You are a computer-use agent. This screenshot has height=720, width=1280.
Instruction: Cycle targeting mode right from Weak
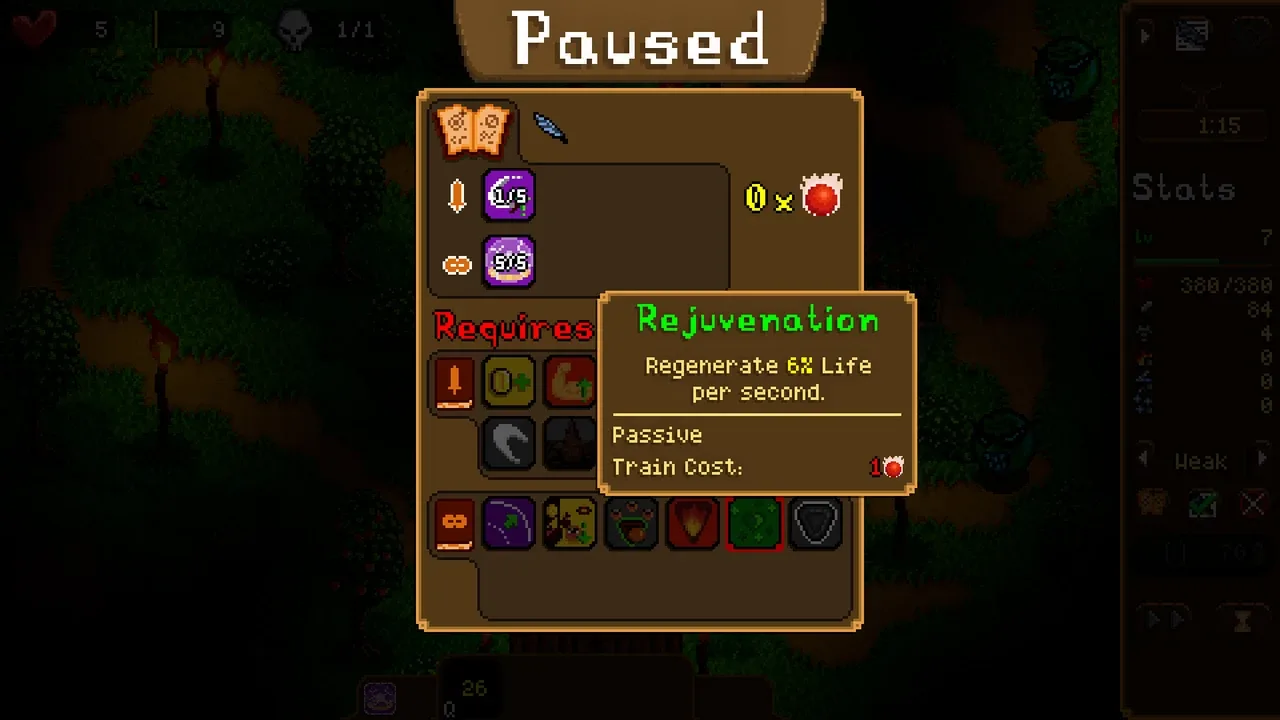(x=1262, y=460)
